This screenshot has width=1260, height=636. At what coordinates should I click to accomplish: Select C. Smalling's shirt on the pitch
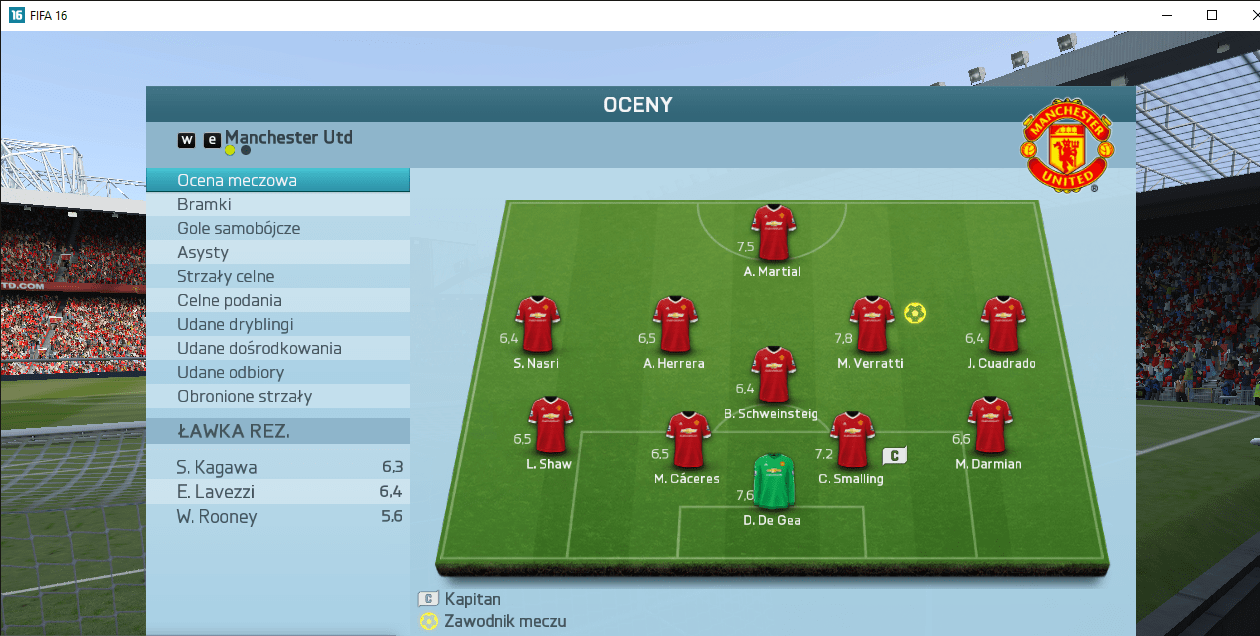pos(852,440)
